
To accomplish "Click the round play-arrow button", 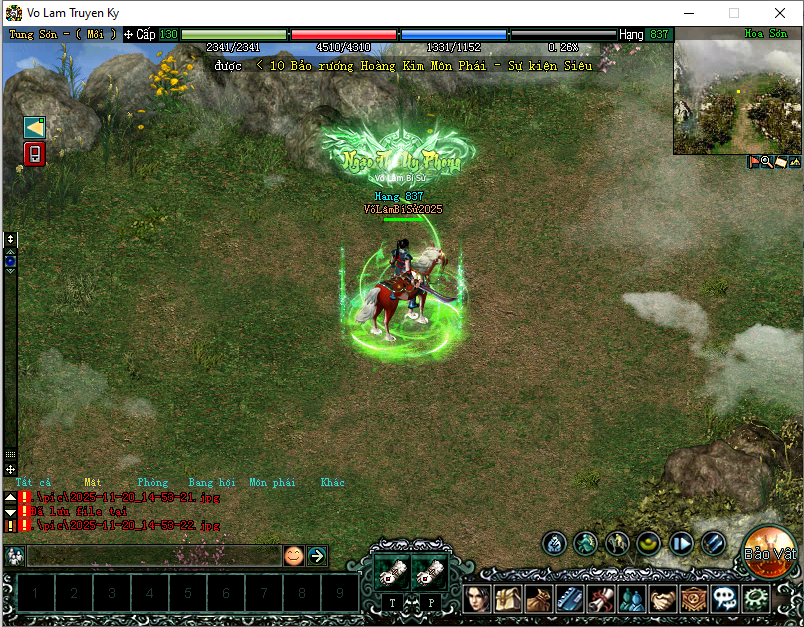I will coord(681,543).
